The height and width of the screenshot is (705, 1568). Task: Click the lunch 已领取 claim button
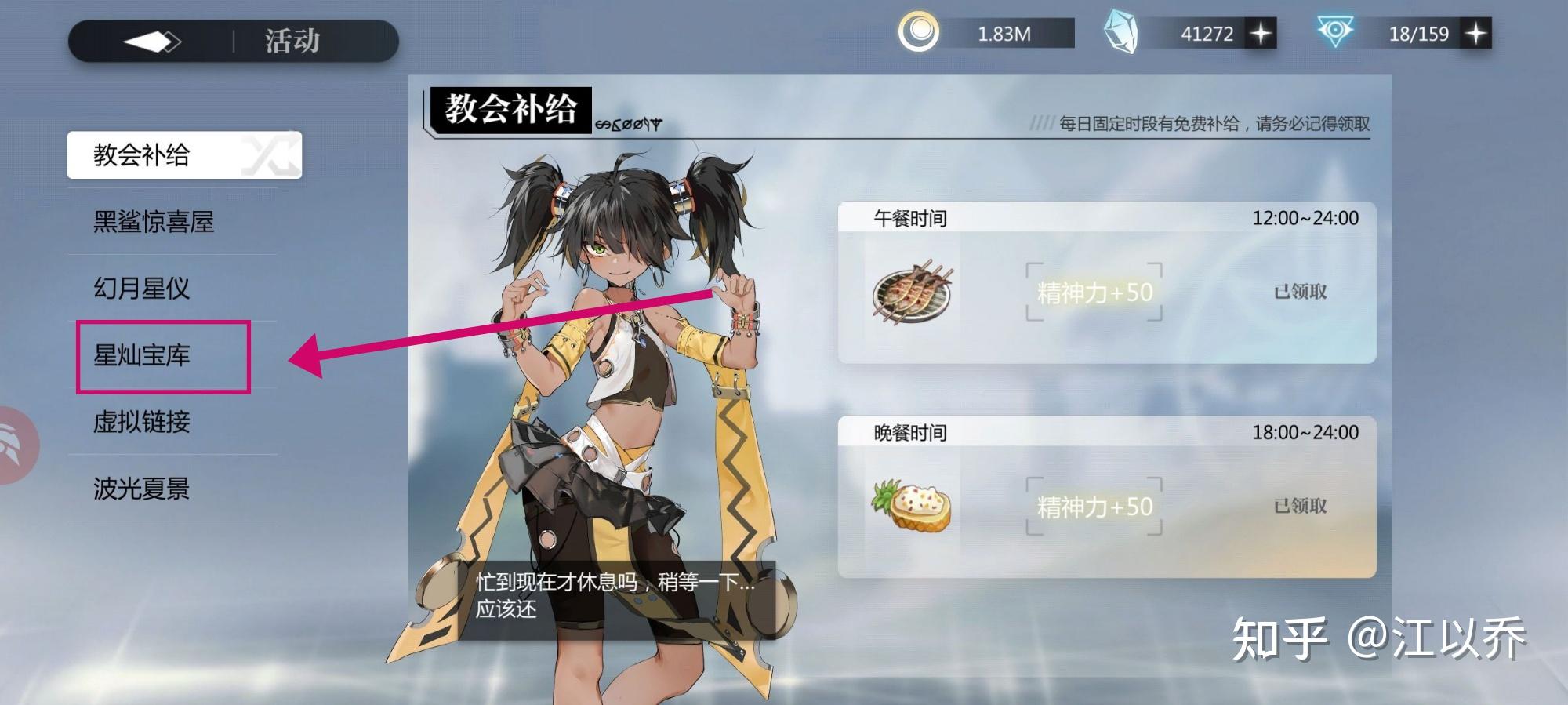[1300, 292]
